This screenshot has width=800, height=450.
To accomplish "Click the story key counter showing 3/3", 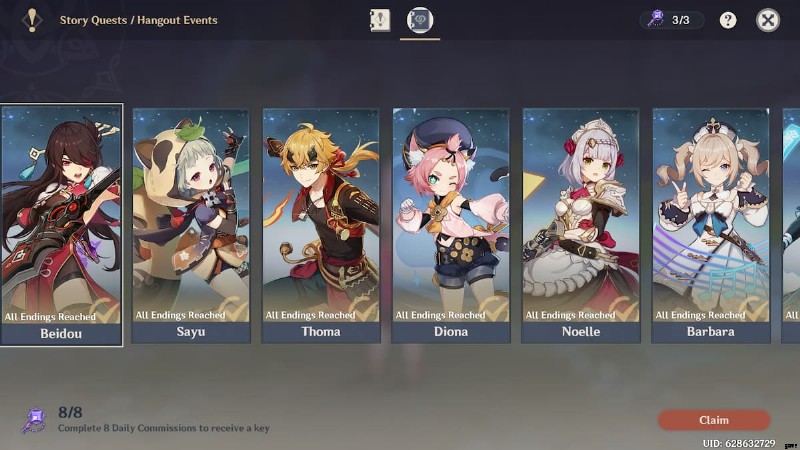I will [671, 20].
